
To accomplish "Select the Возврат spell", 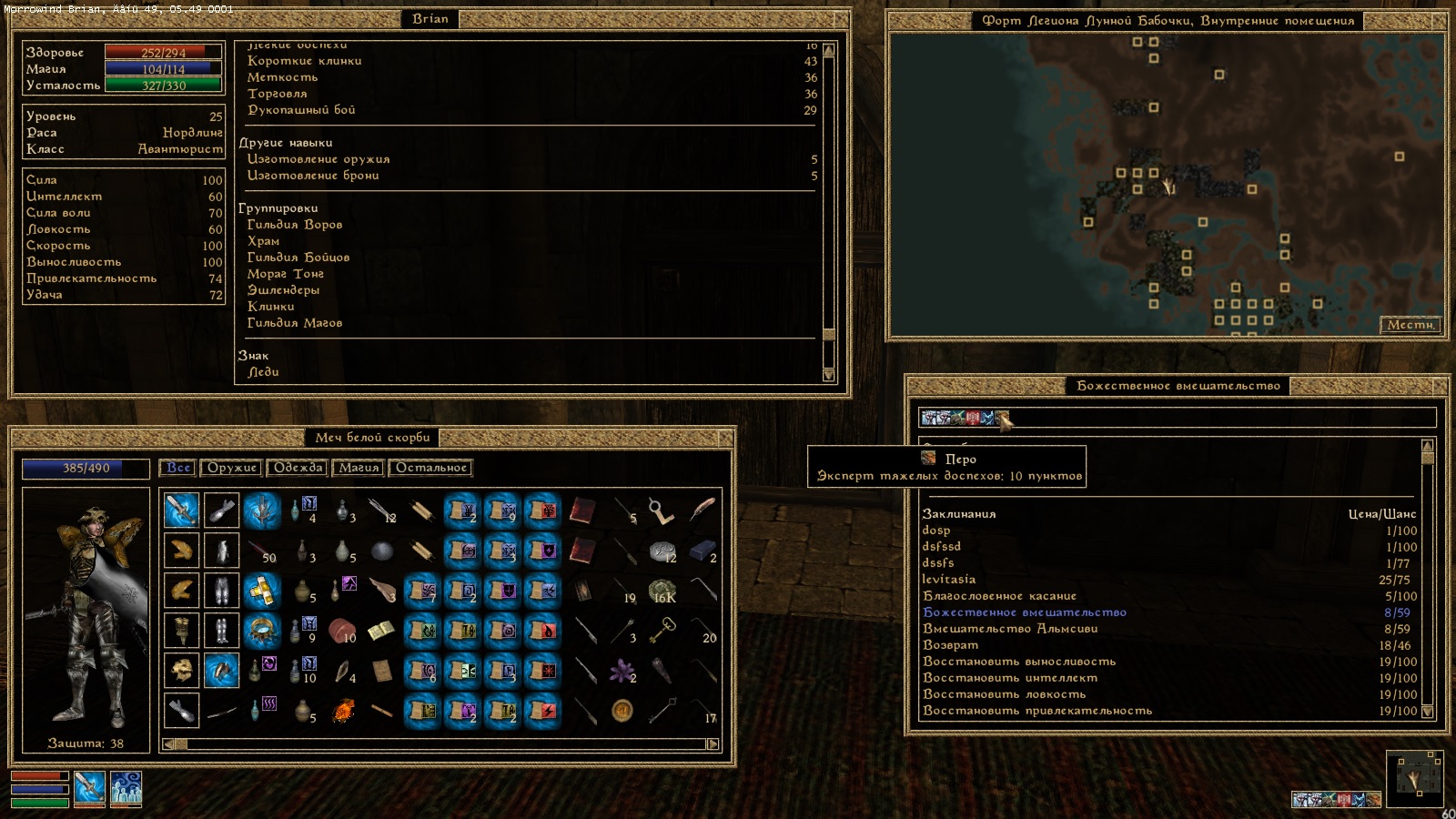I will (x=951, y=645).
